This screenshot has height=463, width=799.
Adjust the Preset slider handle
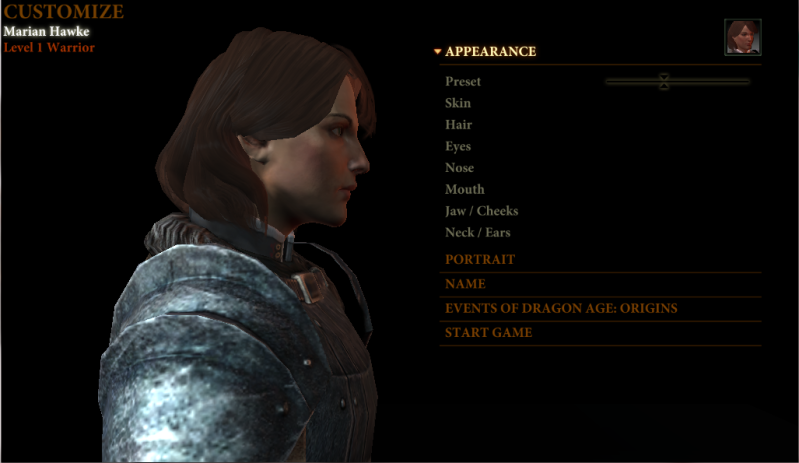coord(664,82)
